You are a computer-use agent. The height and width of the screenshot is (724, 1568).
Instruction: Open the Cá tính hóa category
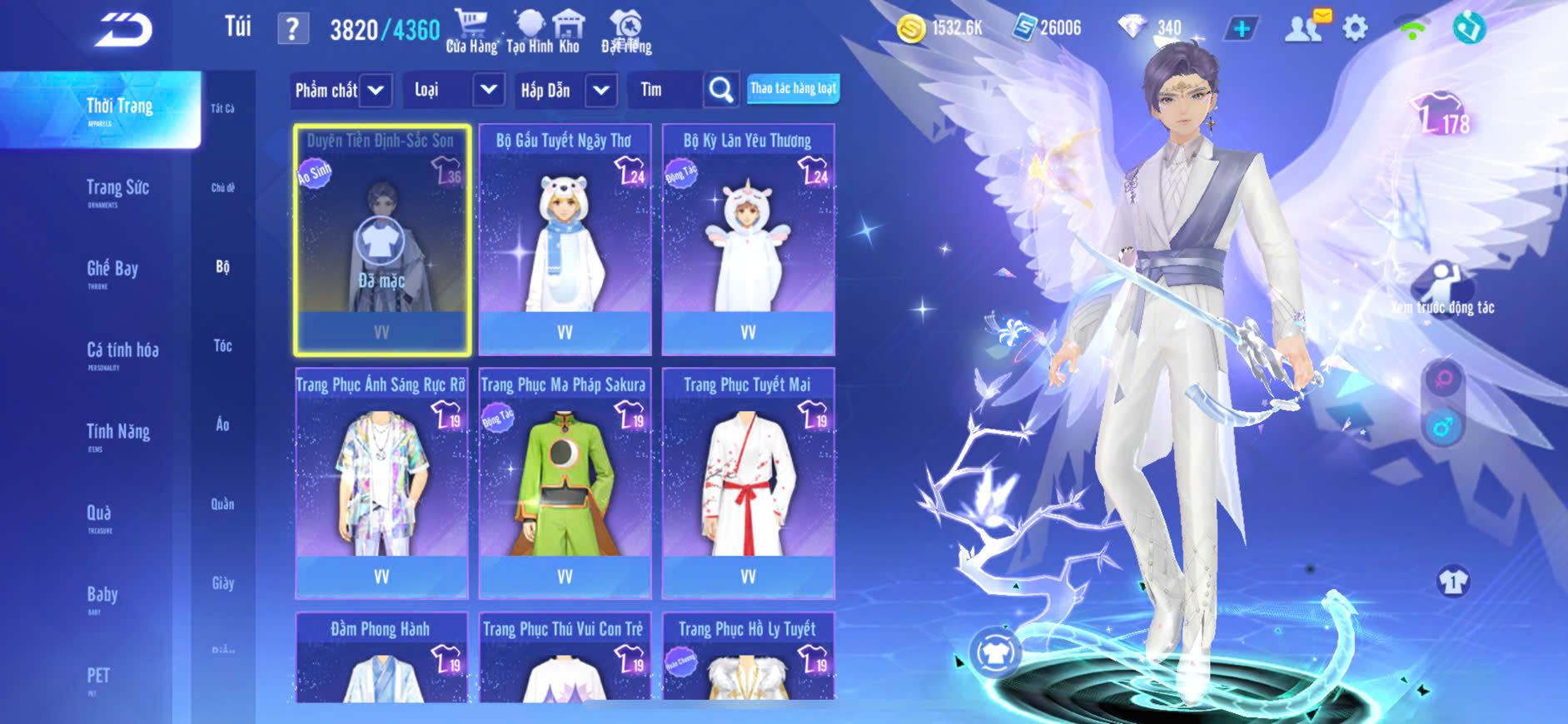click(122, 351)
